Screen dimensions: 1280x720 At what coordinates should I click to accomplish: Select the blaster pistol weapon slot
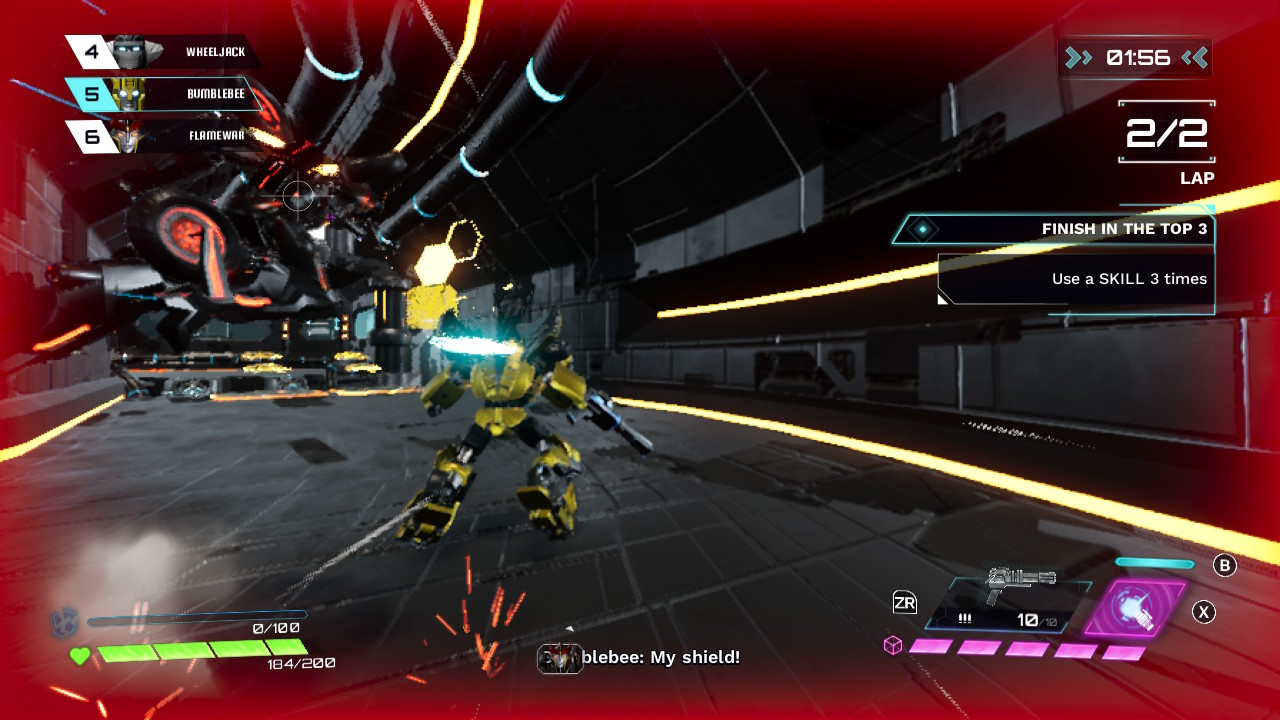click(1008, 605)
